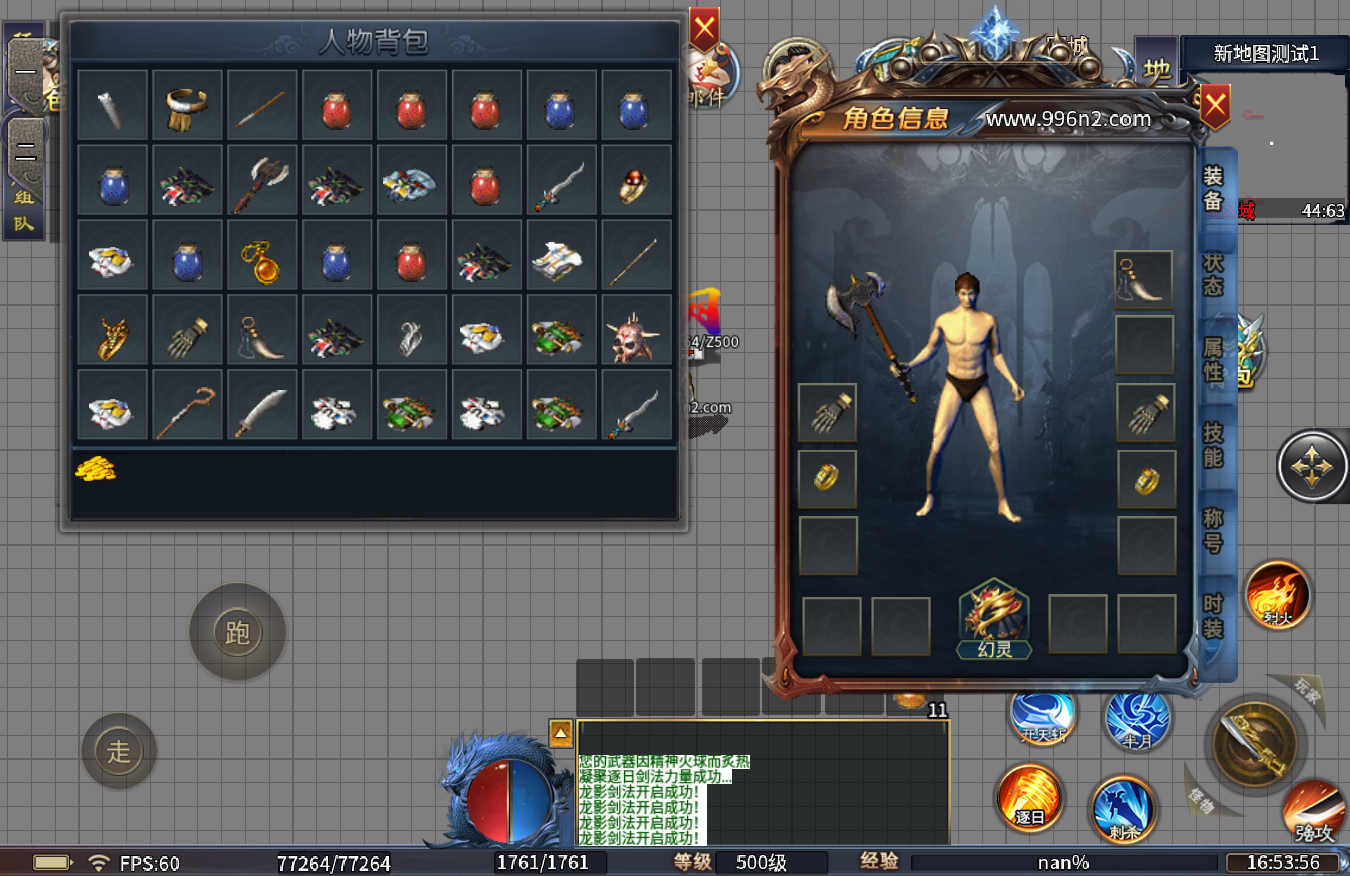Select the double-bladed axe in the backpack
Screen dimensions: 1350x876
coord(262,181)
